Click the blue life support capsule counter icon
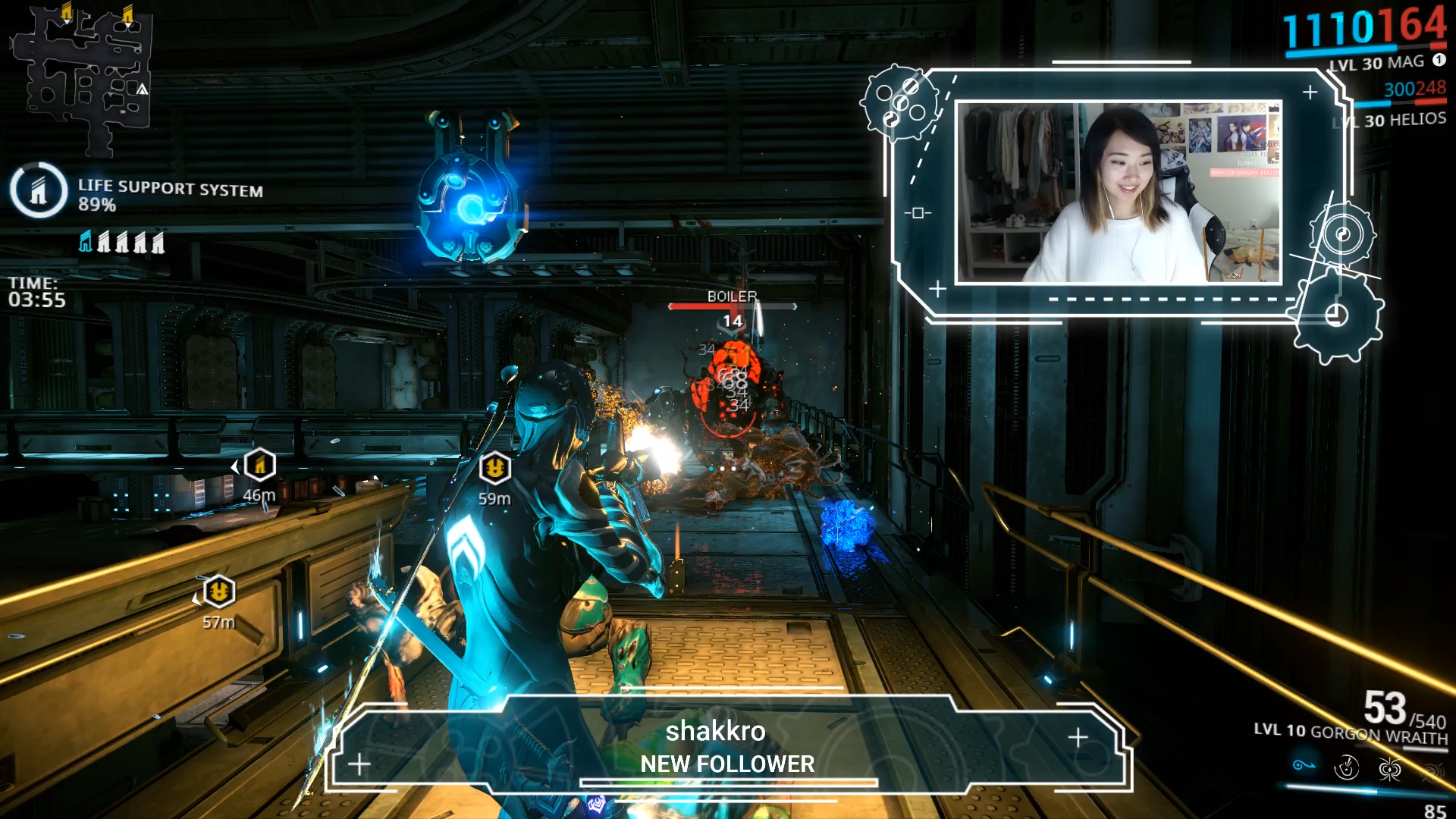Screen dimensions: 1456x819 click(x=86, y=242)
